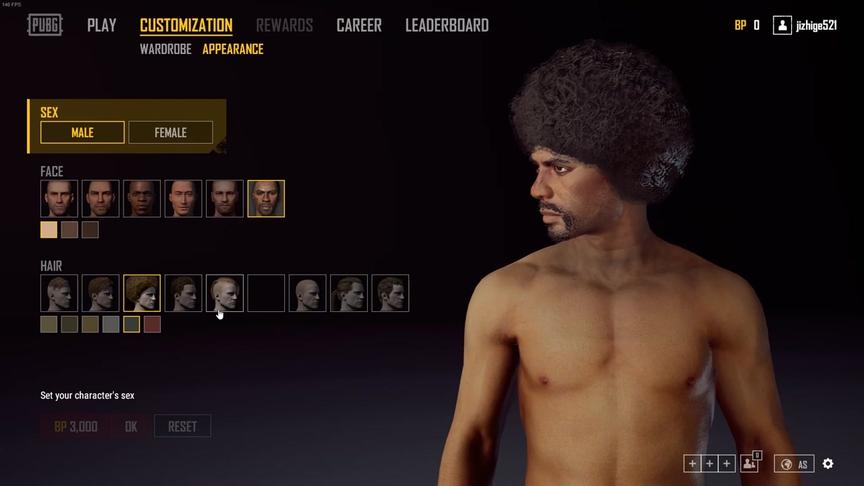Select the dark-skinned face highlighted in yellow
The height and width of the screenshot is (486, 864).
[x=266, y=198]
